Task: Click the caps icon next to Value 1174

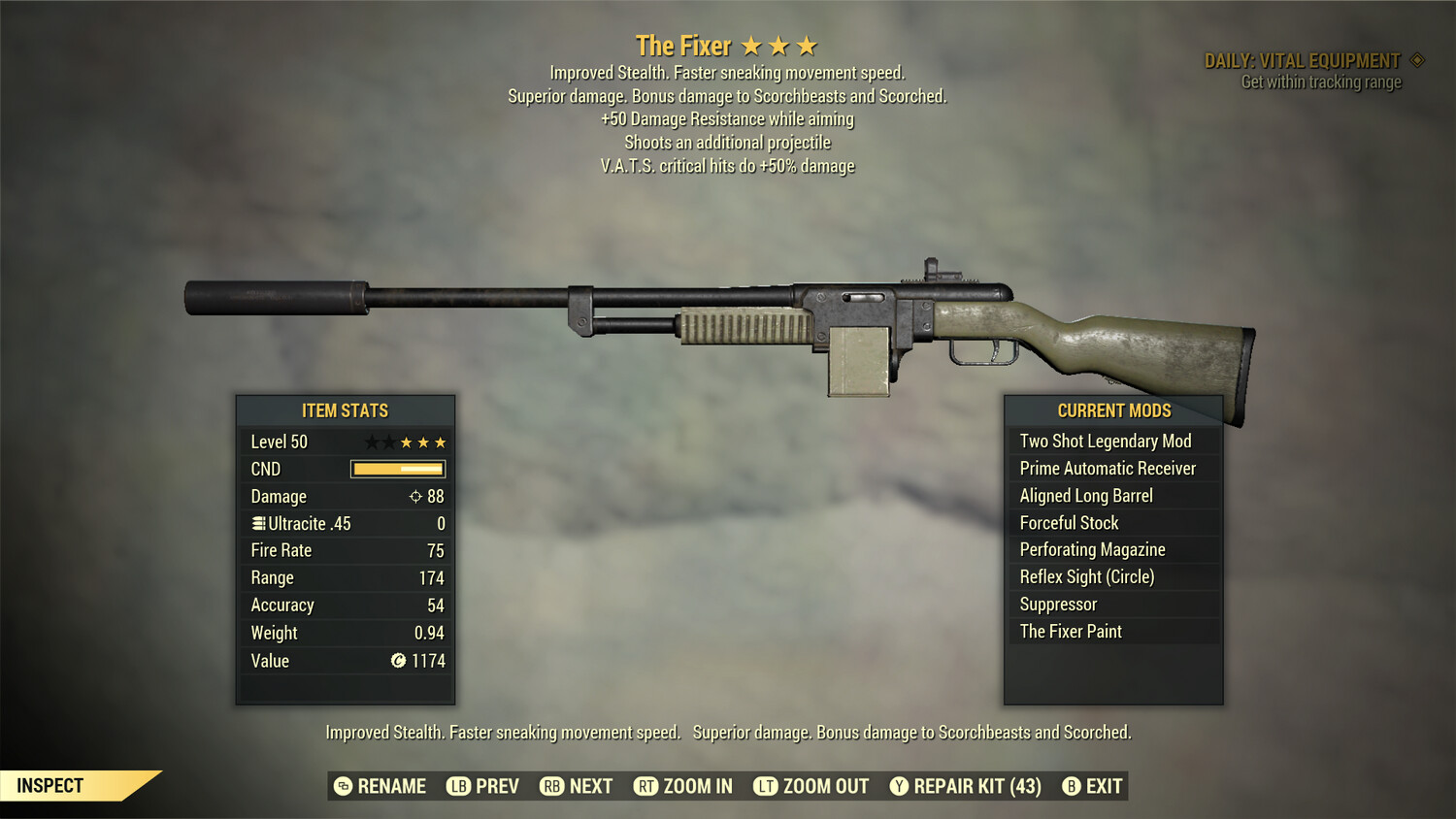Action: point(397,661)
